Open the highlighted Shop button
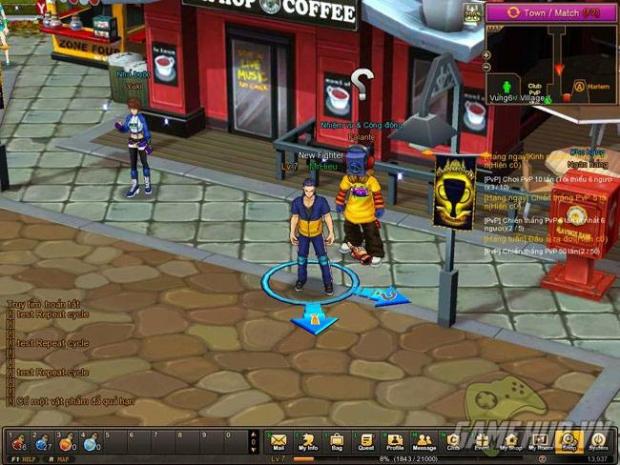620x465 pixels. [569, 441]
